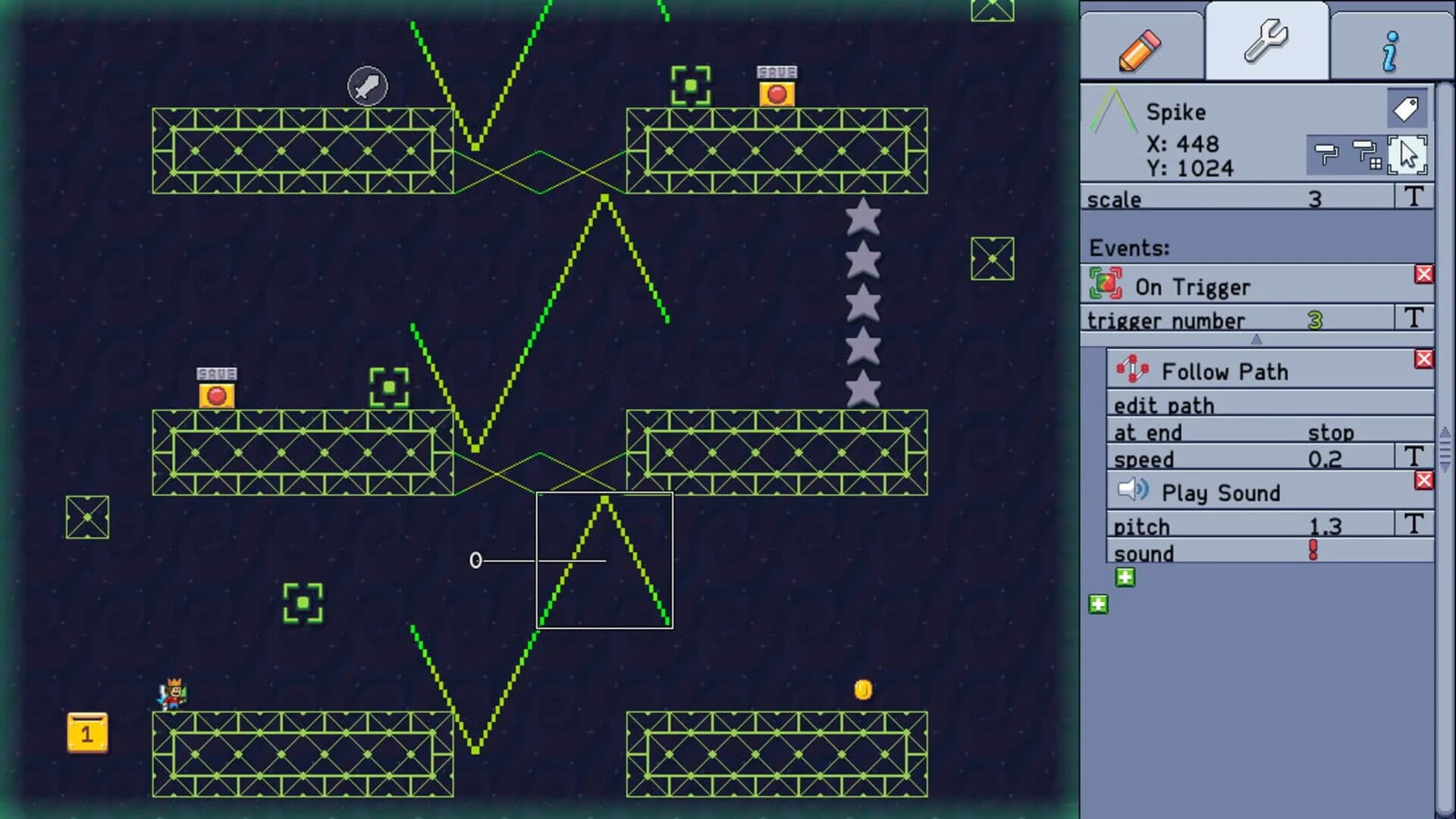This screenshot has width=1456, height=819.
Task: Toggle text entry for the pitch value
Action: click(1415, 524)
